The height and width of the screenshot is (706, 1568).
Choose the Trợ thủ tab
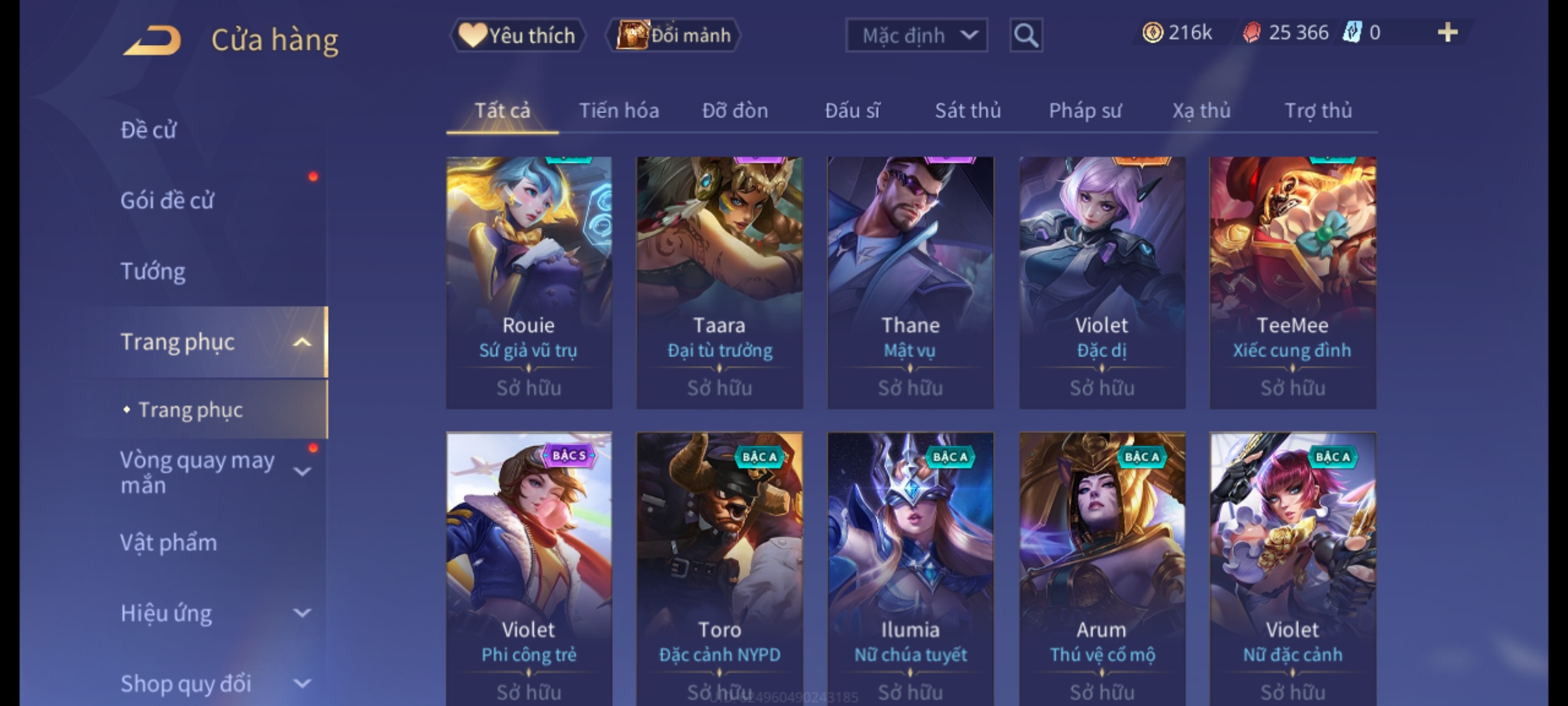click(1318, 110)
